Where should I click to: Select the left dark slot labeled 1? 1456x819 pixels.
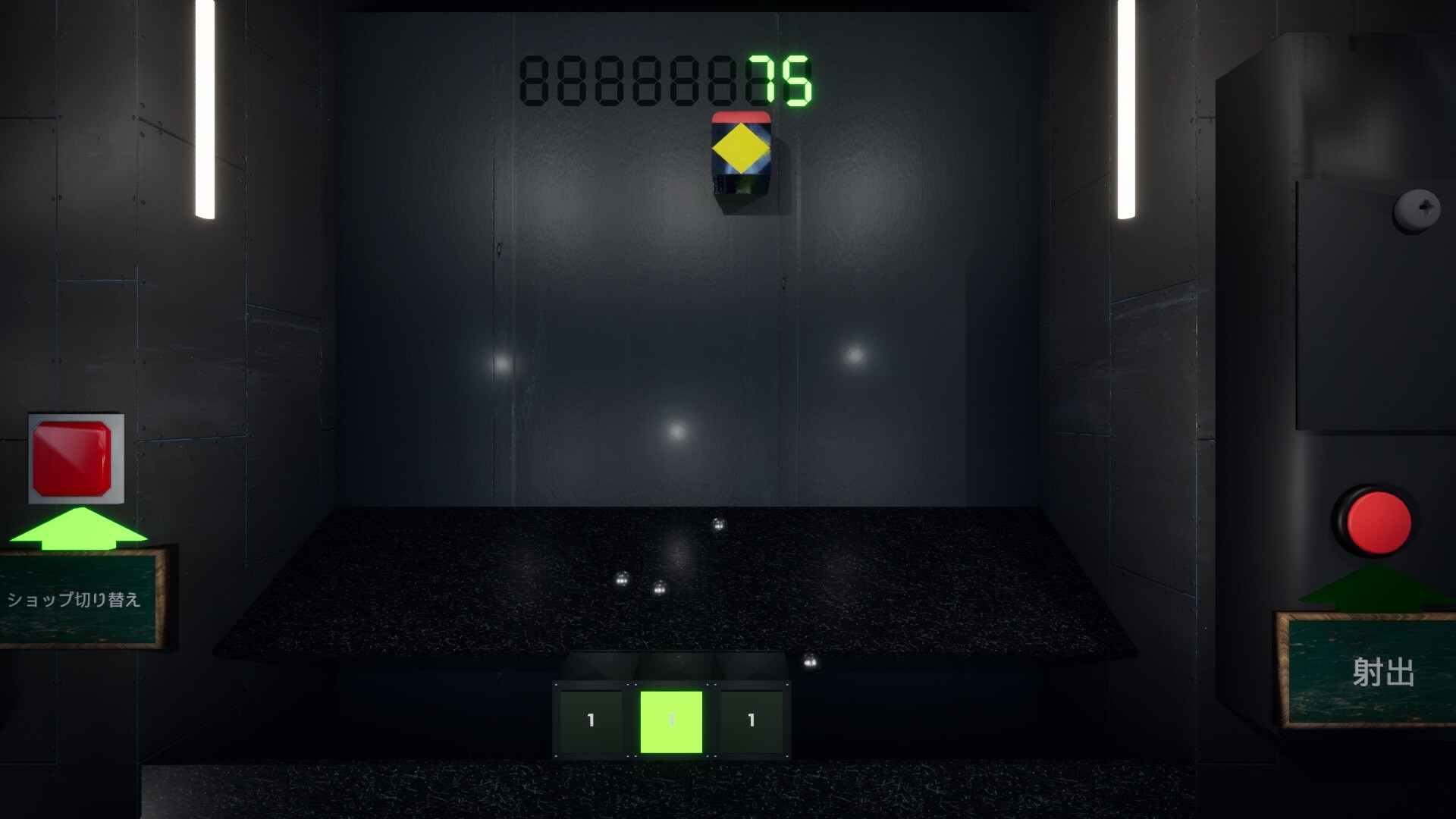click(x=591, y=720)
